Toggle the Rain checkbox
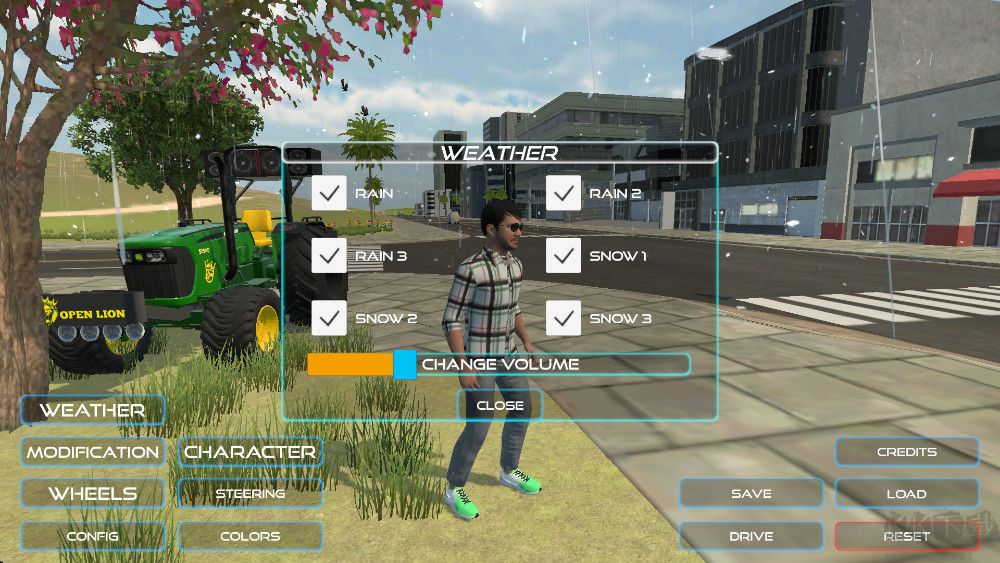The height and width of the screenshot is (563, 1000). tap(329, 193)
